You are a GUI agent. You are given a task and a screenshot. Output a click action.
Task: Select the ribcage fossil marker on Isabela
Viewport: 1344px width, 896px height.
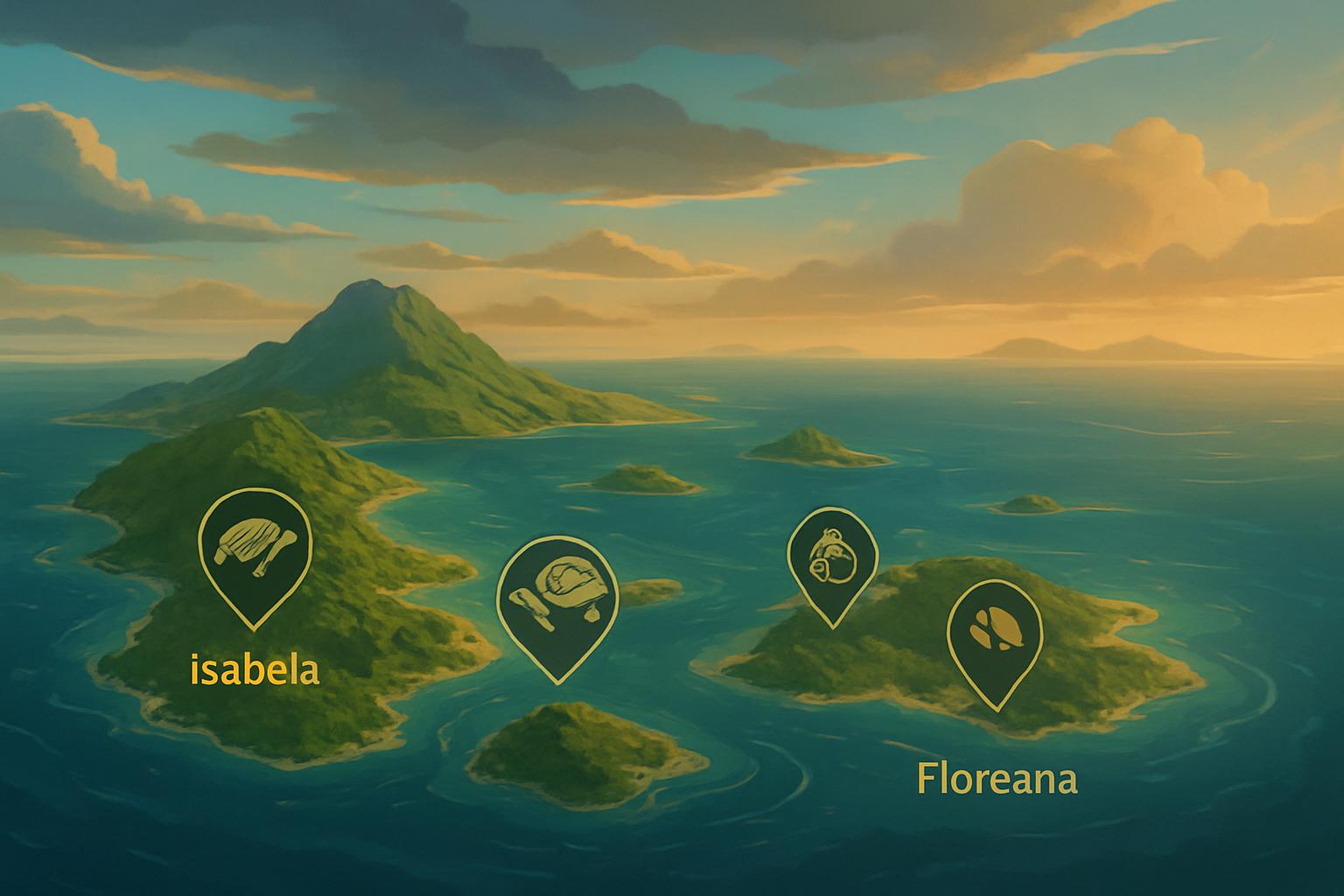(x=255, y=549)
